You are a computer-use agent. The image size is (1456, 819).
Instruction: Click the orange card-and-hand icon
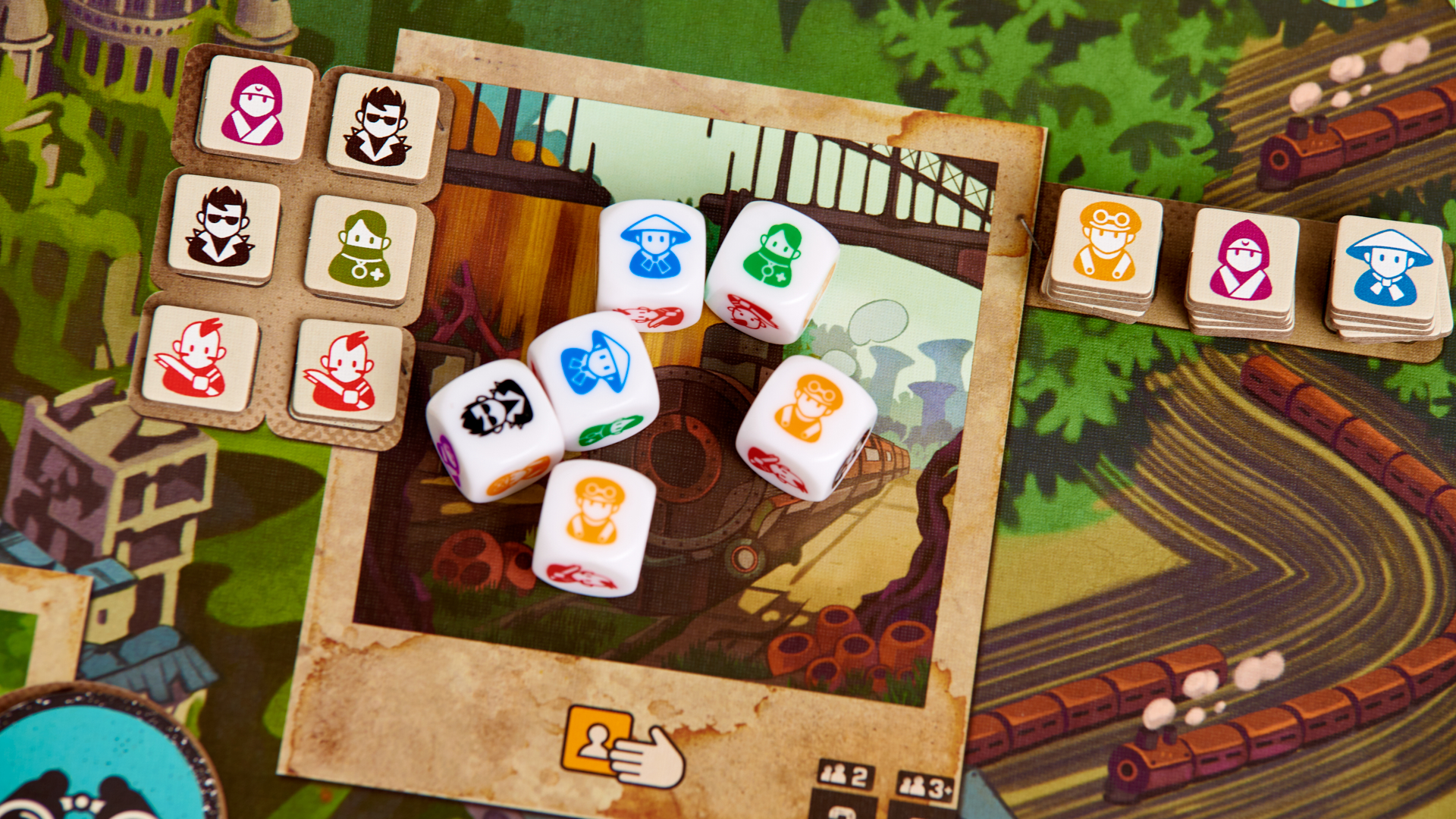click(x=621, y=746)
